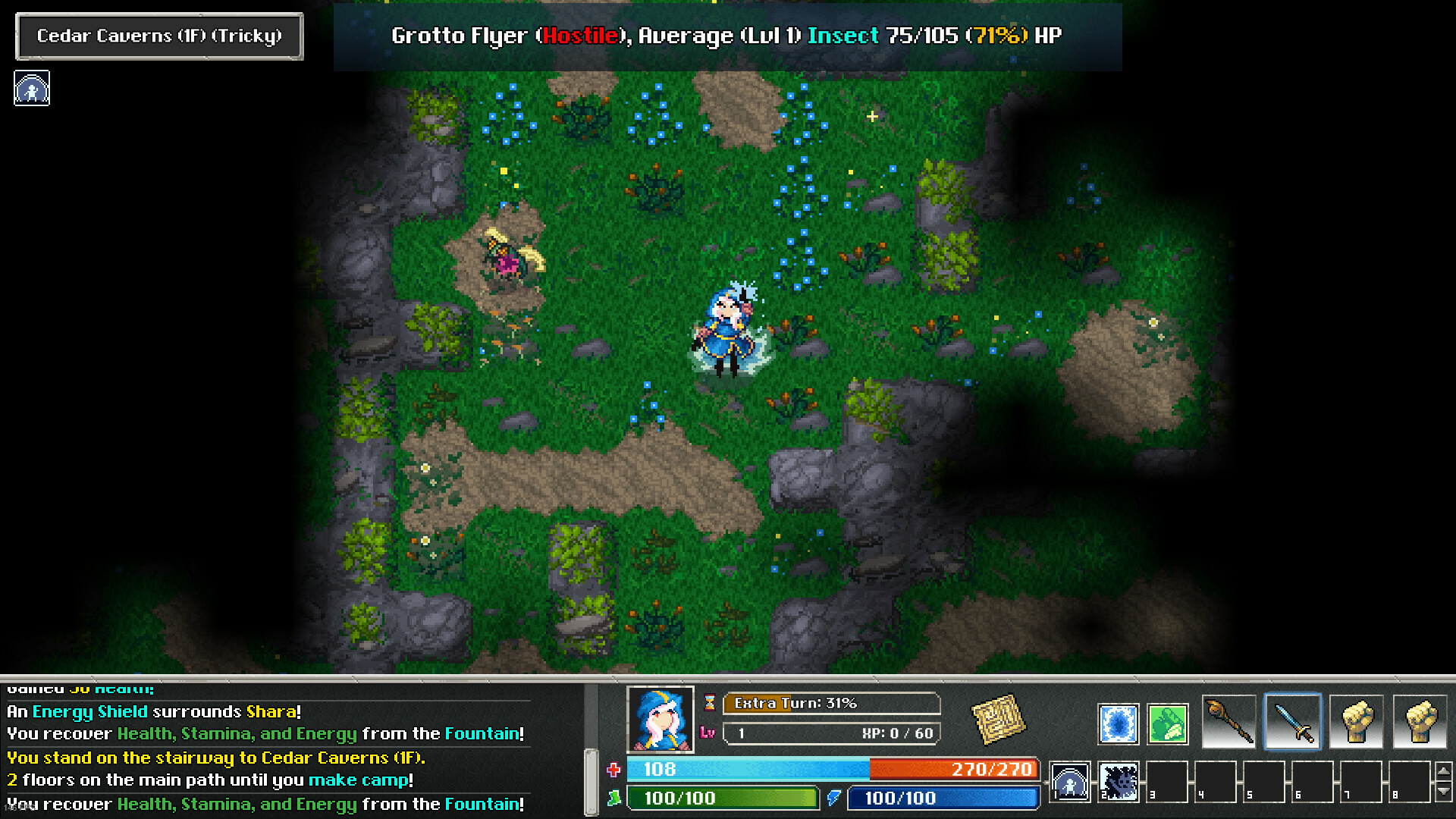The width and height of the screenshot is (1456, 819).
Task: Switch to the fist weapon slot
Action: tap(1355, 720)
